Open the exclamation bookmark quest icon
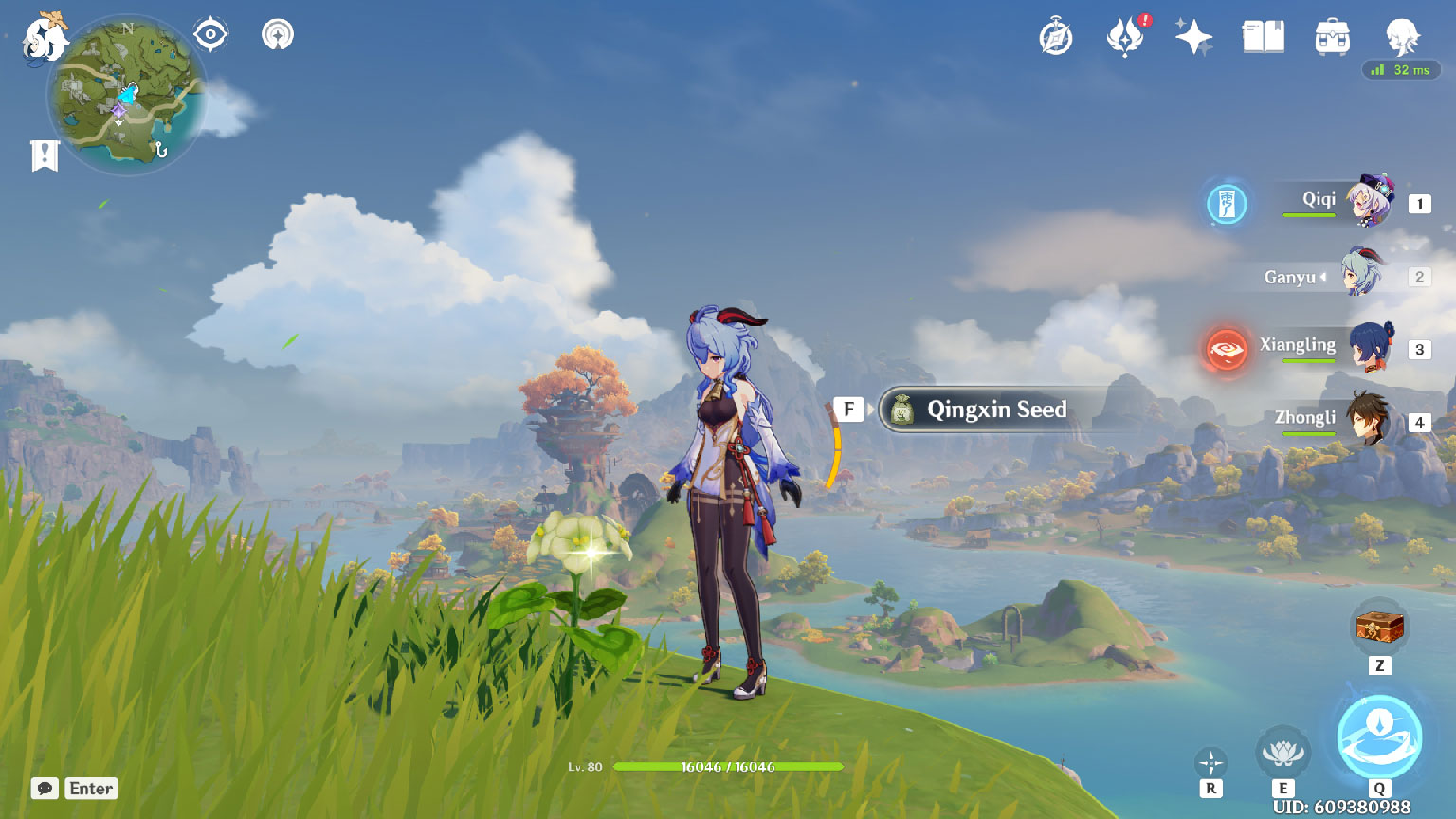 (45, 155)
